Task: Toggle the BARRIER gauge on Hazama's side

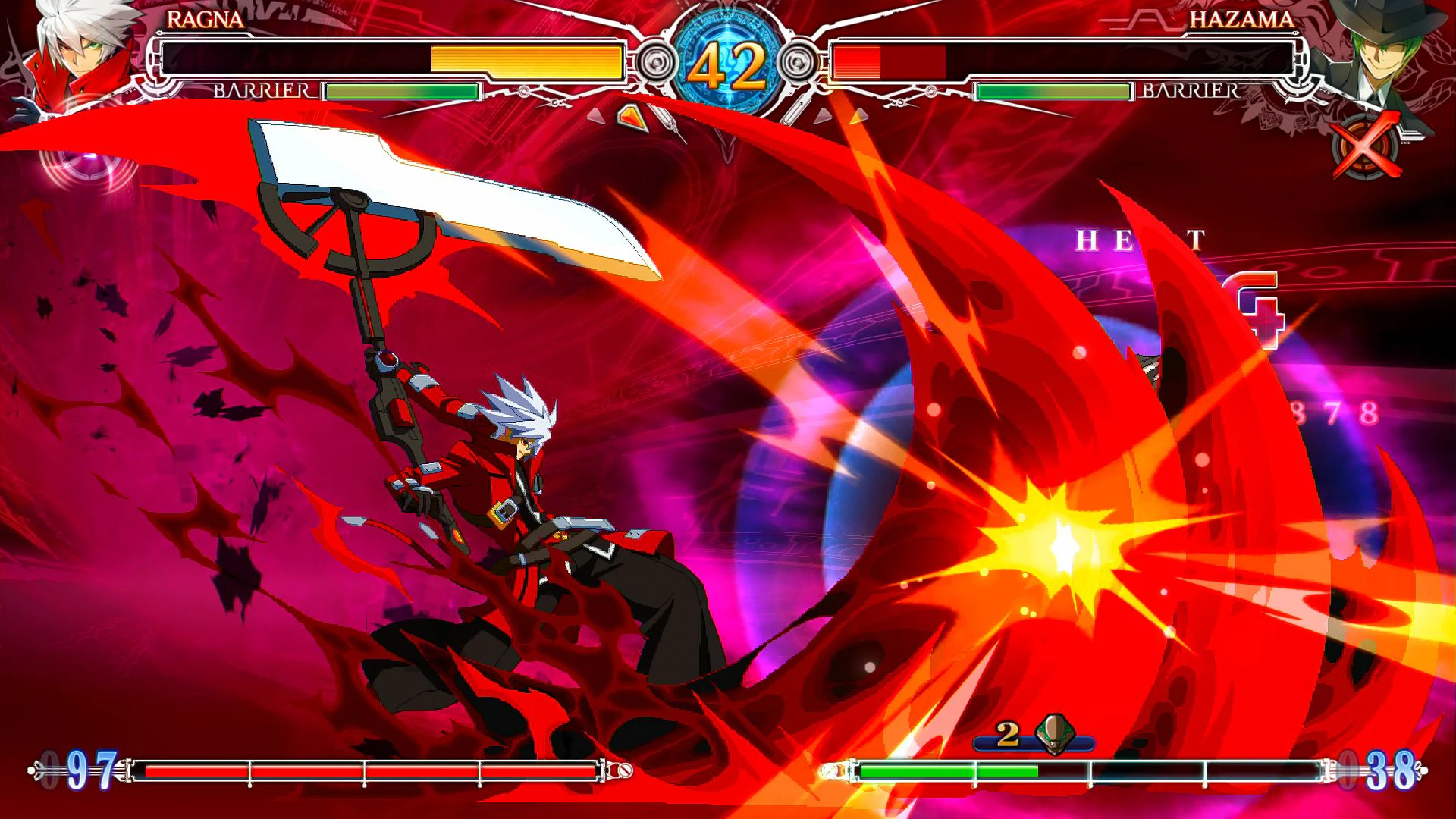Action: (x=1056, y=92)
